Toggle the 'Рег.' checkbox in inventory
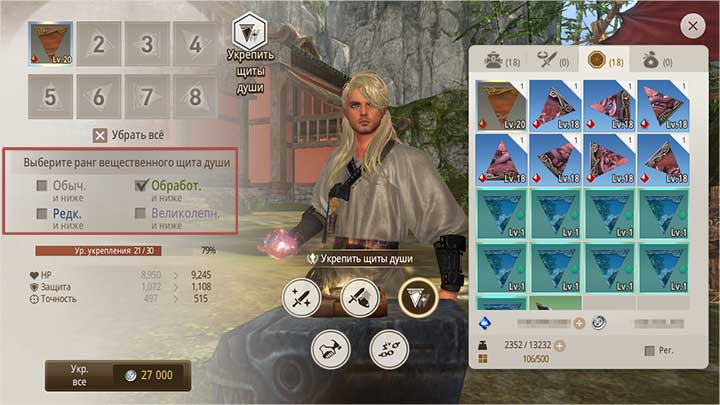This screenshot has width=720, height=405. pyautogui.click(x=651, y=351)
